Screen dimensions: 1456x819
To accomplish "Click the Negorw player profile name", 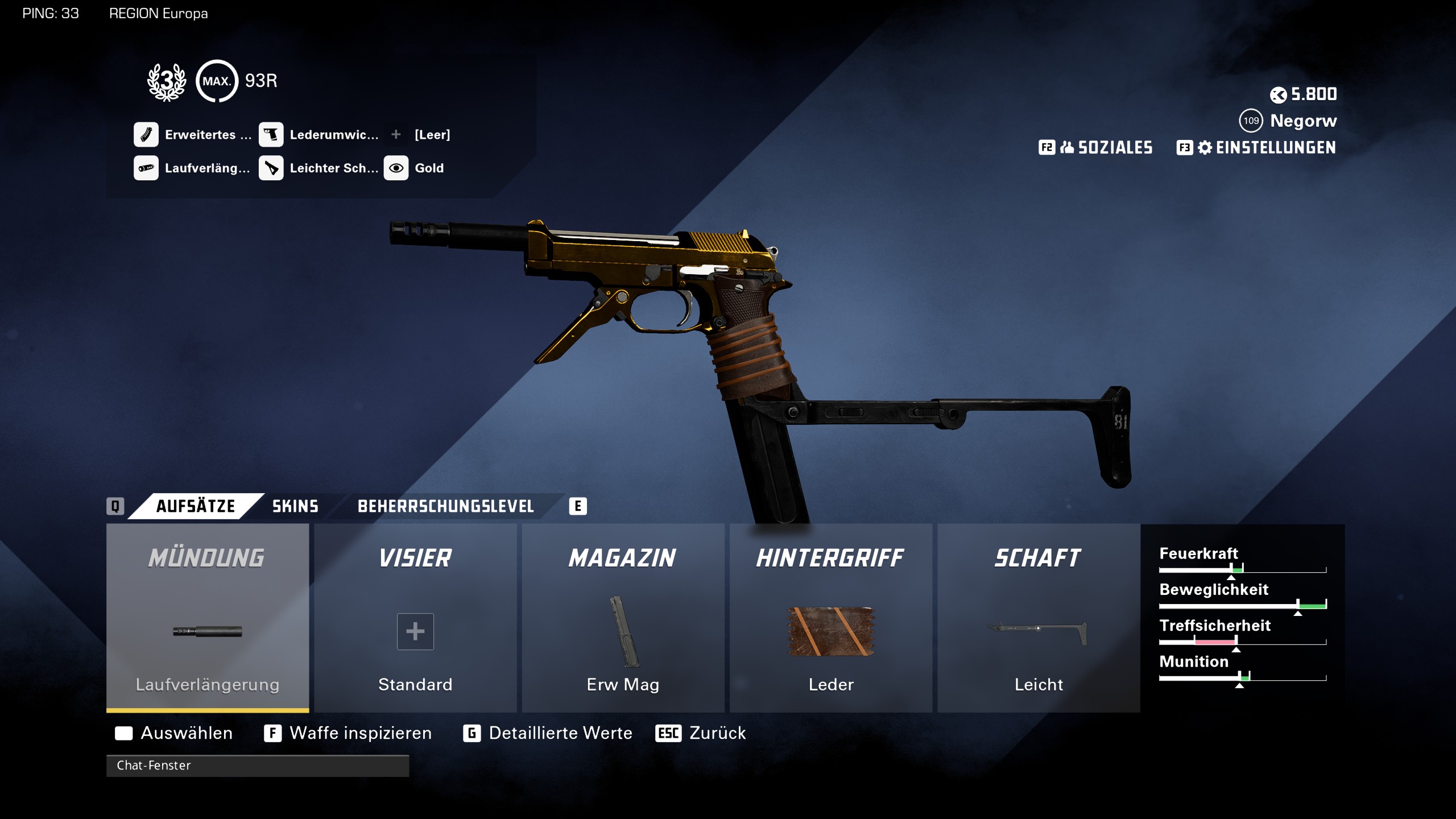I will [1303, 121].
